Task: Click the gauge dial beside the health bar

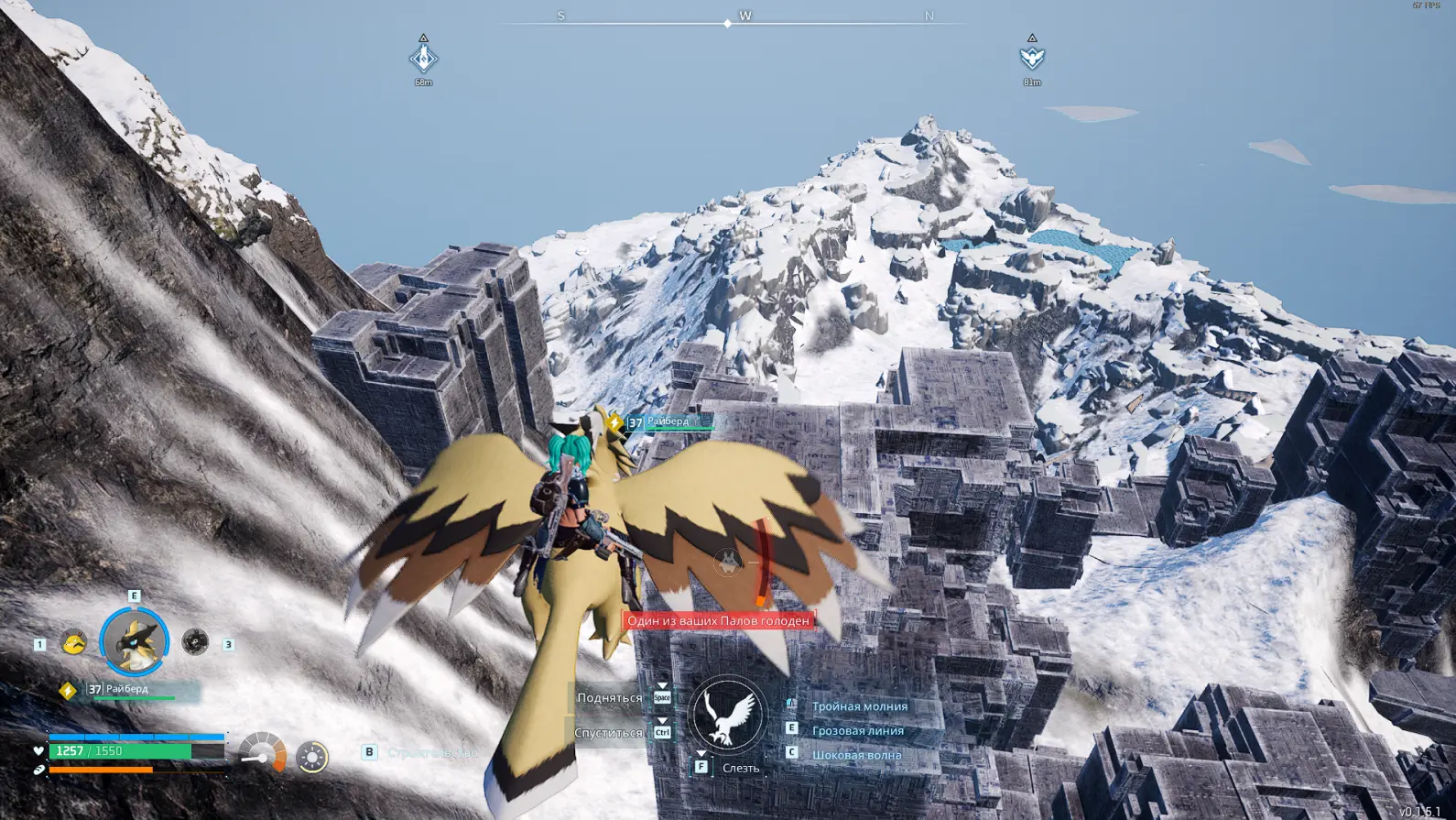Action: coord(263,753)
